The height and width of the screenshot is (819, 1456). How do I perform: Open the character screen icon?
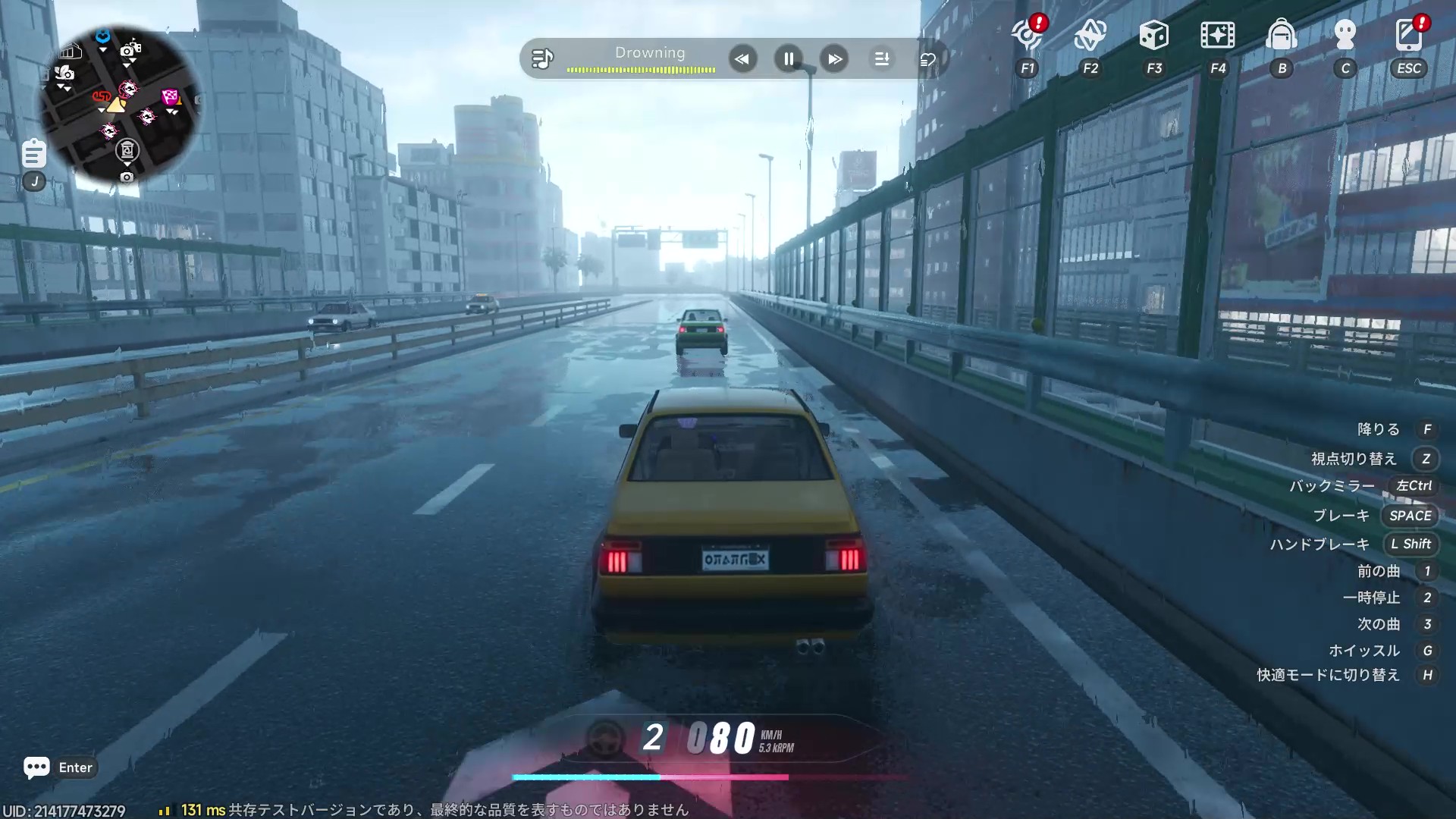(x=1345, y=35)
